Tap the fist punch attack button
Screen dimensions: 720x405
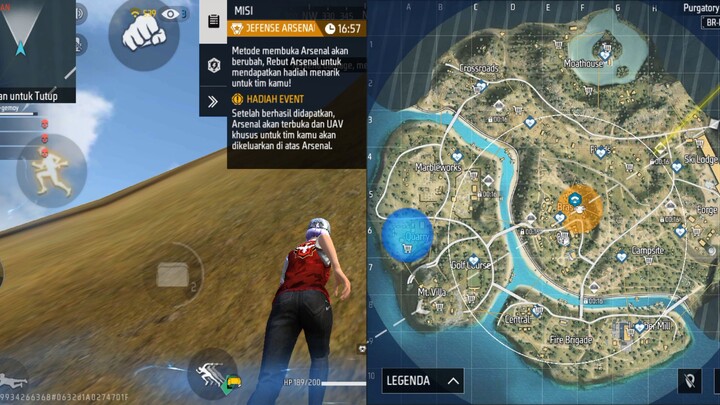144,34
